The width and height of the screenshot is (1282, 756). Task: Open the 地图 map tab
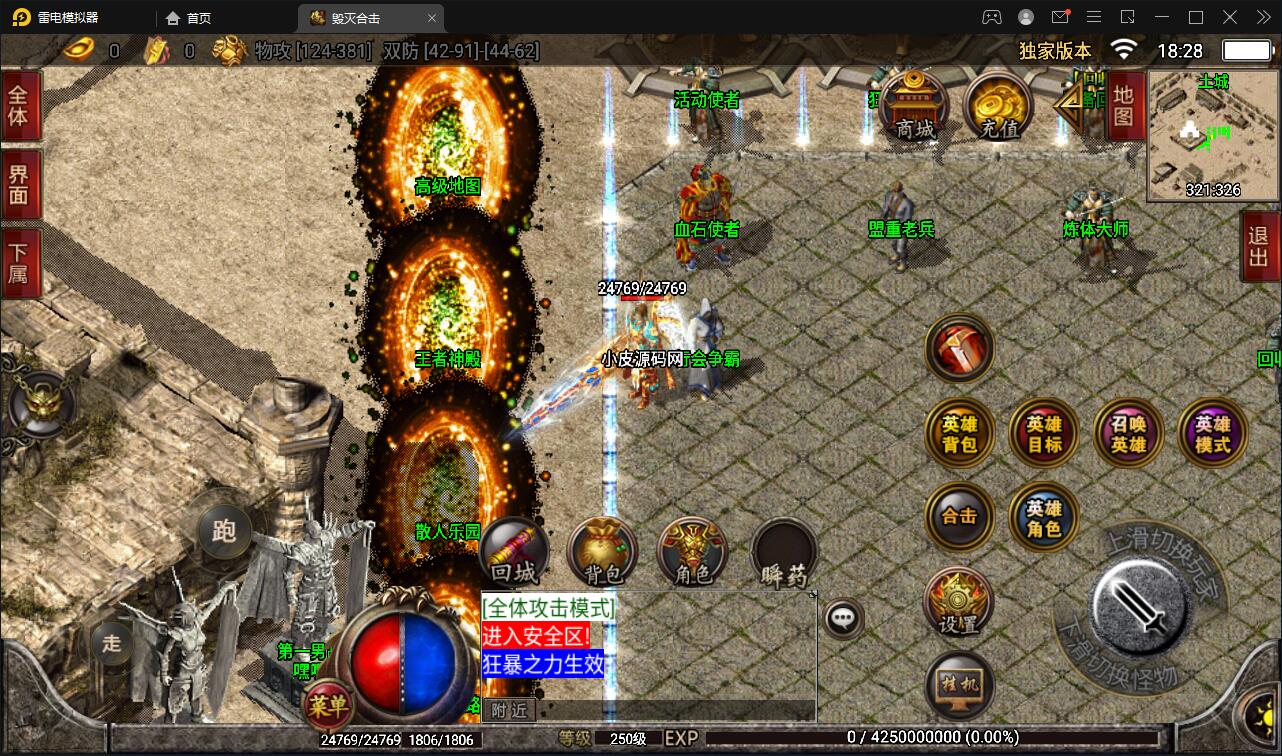tap(1124, 105)
